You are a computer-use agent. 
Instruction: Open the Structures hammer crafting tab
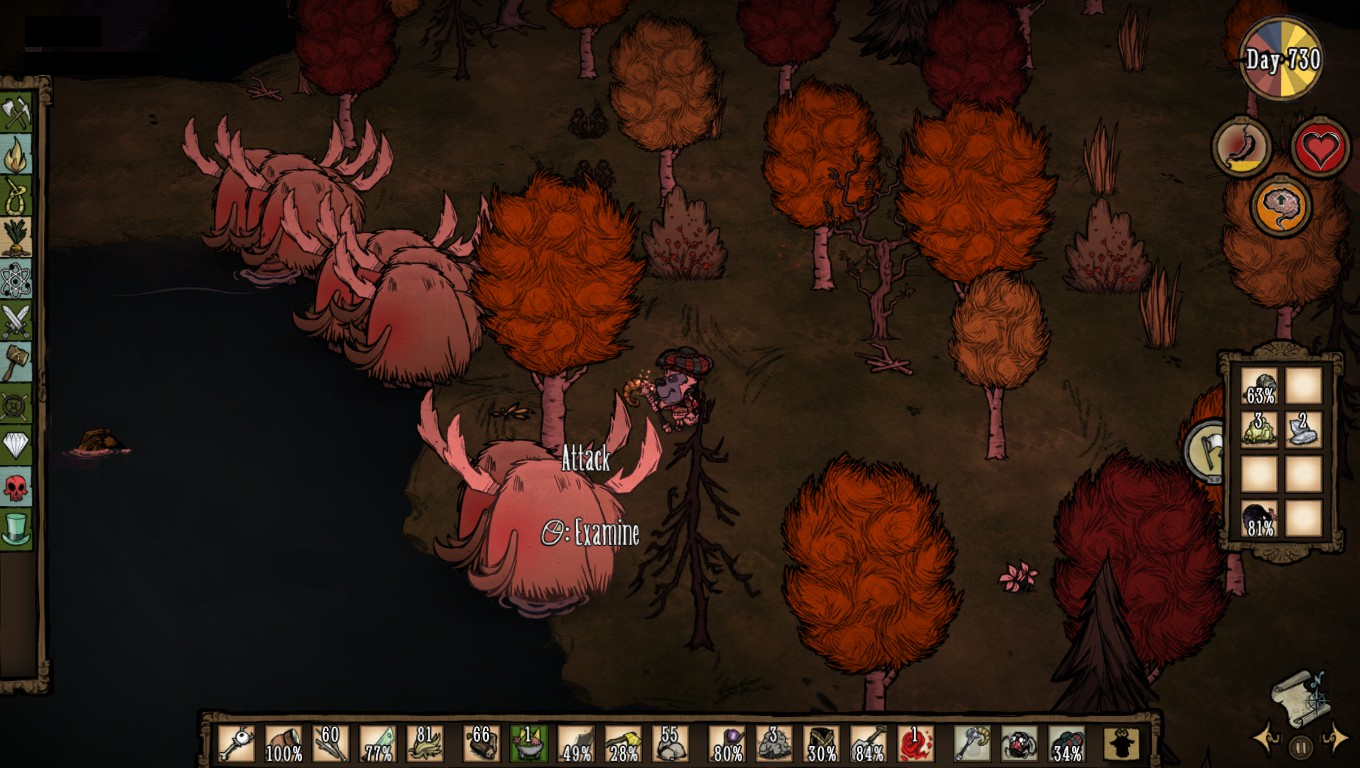(x=16, y=362)
